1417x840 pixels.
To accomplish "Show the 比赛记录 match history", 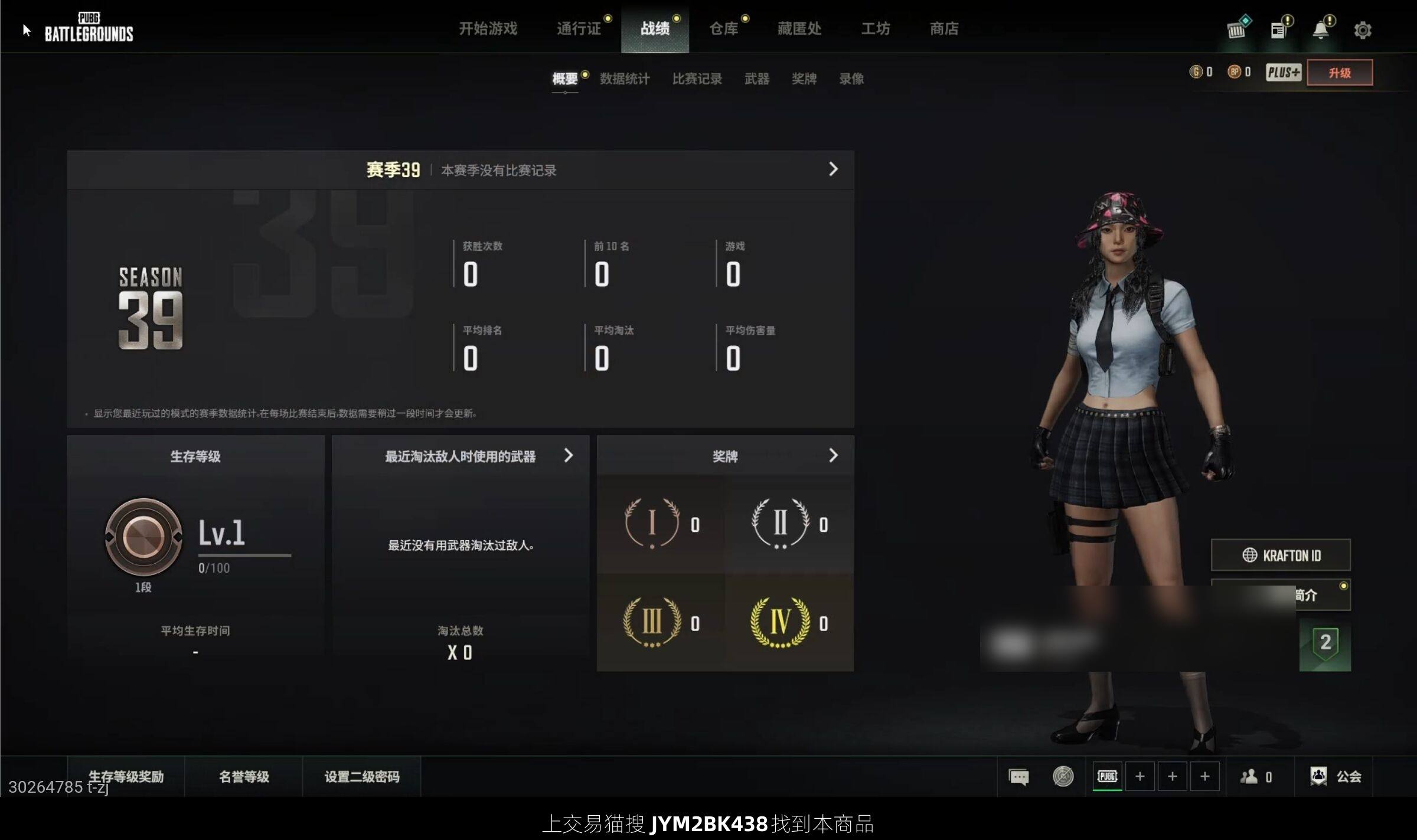I will (697, 79).
